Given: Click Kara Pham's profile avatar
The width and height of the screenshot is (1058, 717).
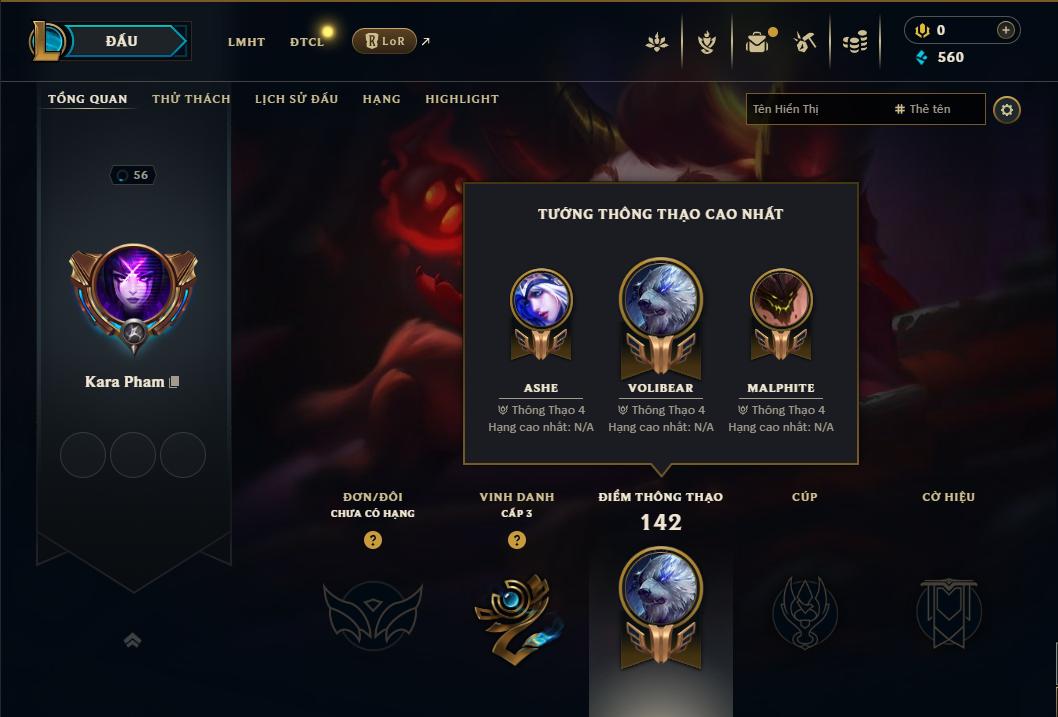Looking at the screenshot, I should 133,286.
